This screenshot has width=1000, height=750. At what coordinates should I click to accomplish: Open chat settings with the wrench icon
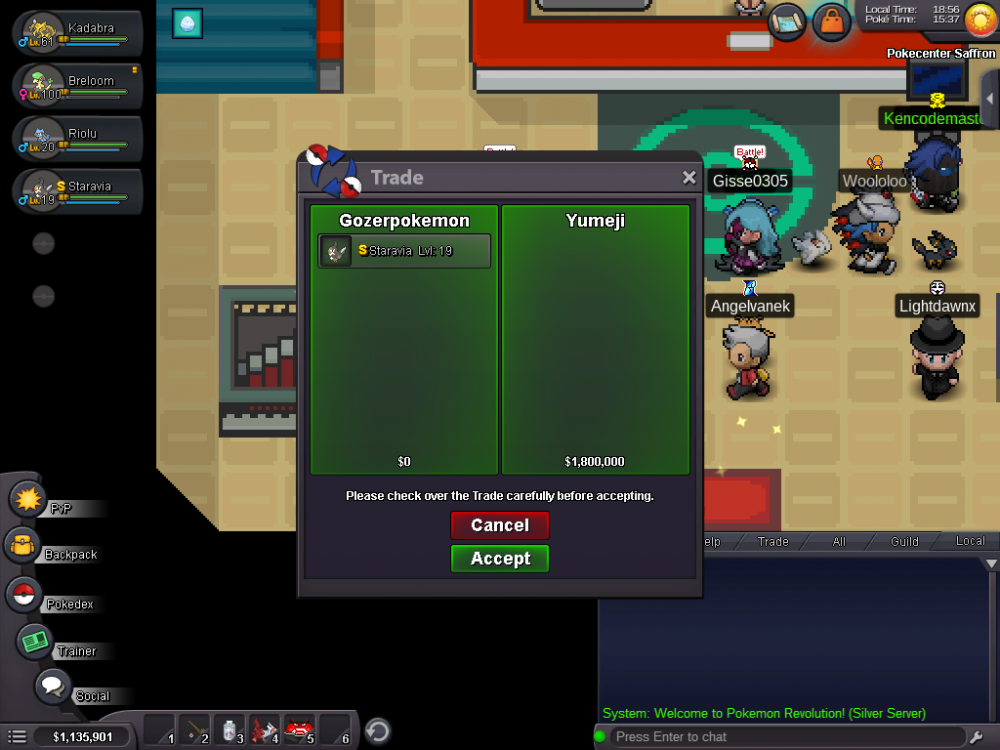[978, 737]
